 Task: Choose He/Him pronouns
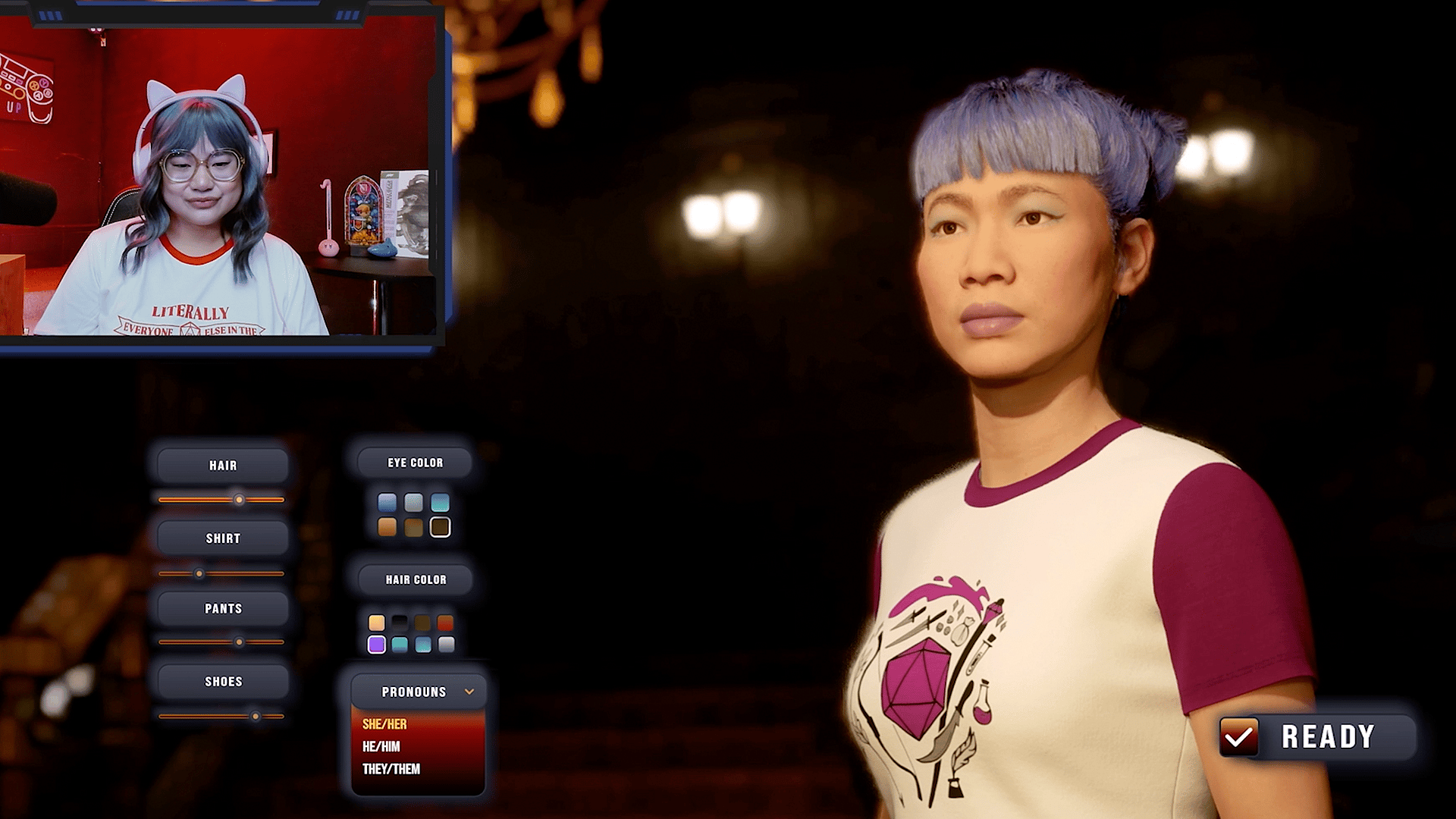point(381,747)
